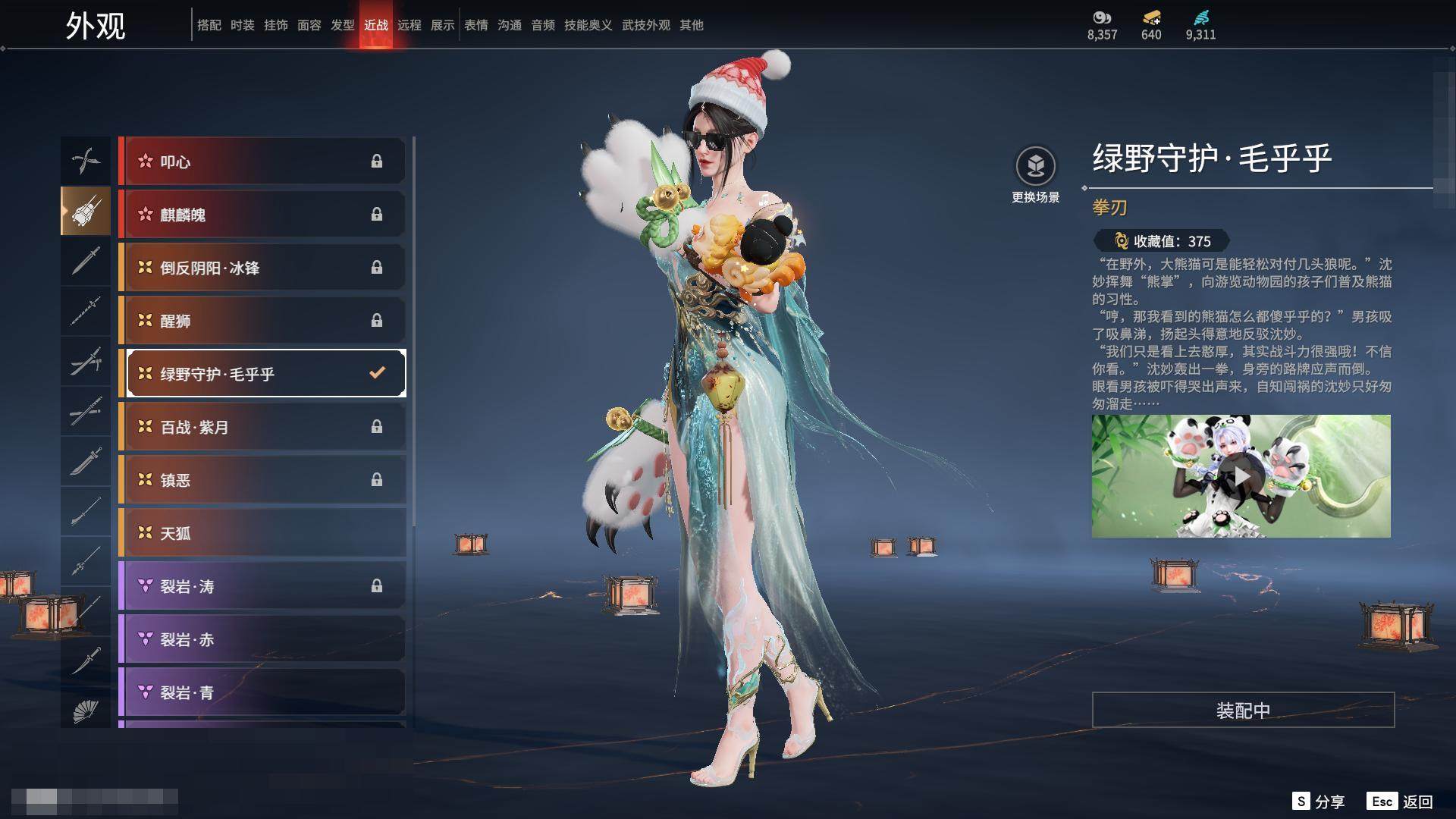
Task: Click 返回 to go back
Action: point(1401,802)
